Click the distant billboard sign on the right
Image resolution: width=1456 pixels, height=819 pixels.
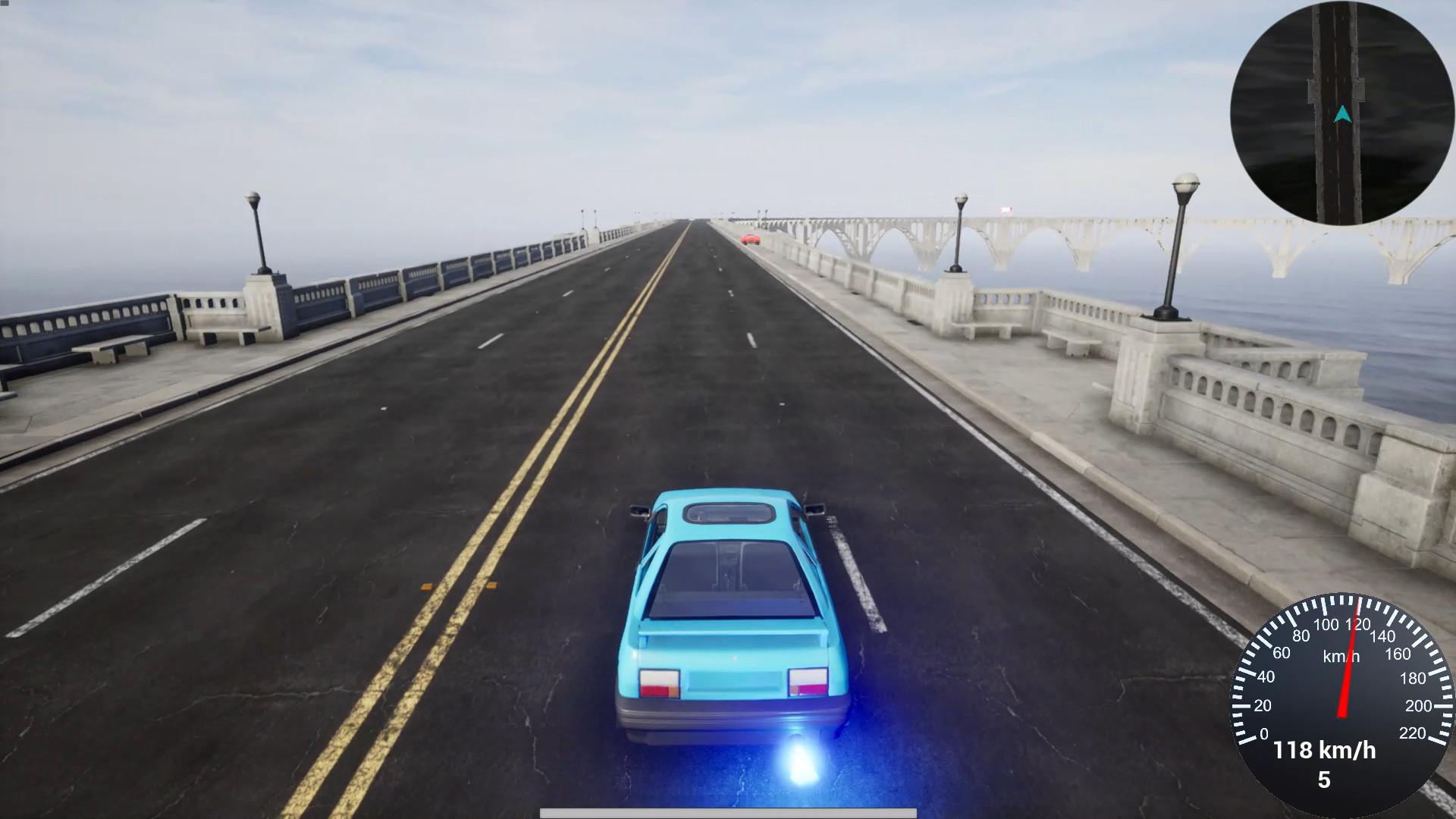[1006, 210]
